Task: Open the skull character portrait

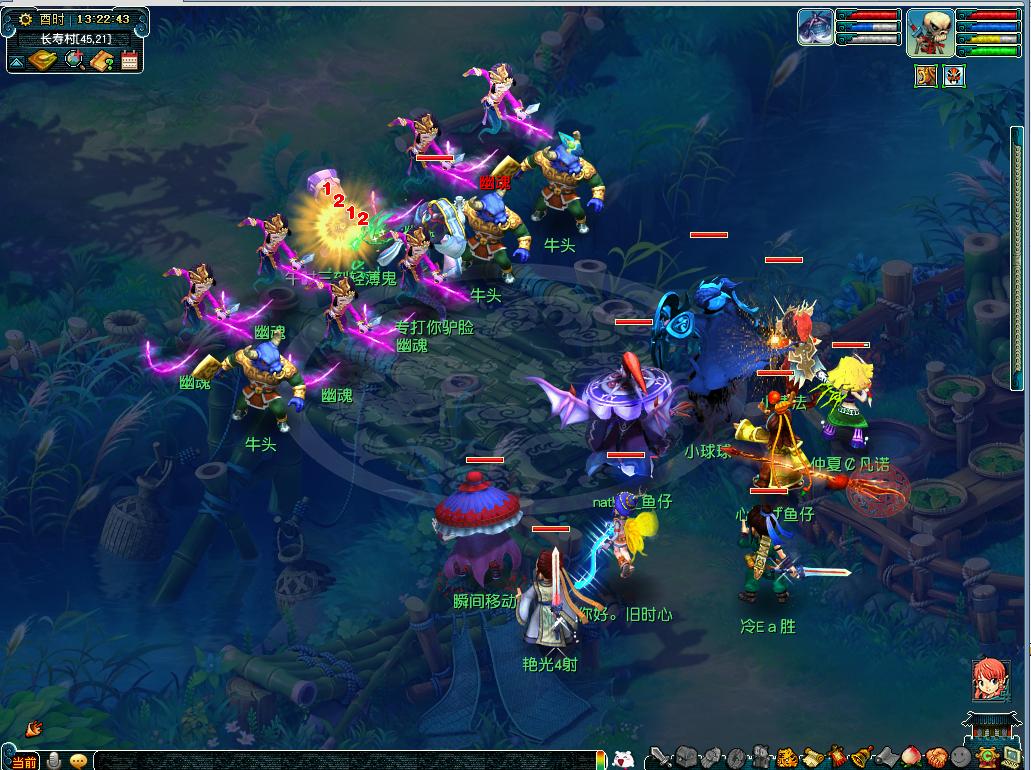Action: point(928,32)
